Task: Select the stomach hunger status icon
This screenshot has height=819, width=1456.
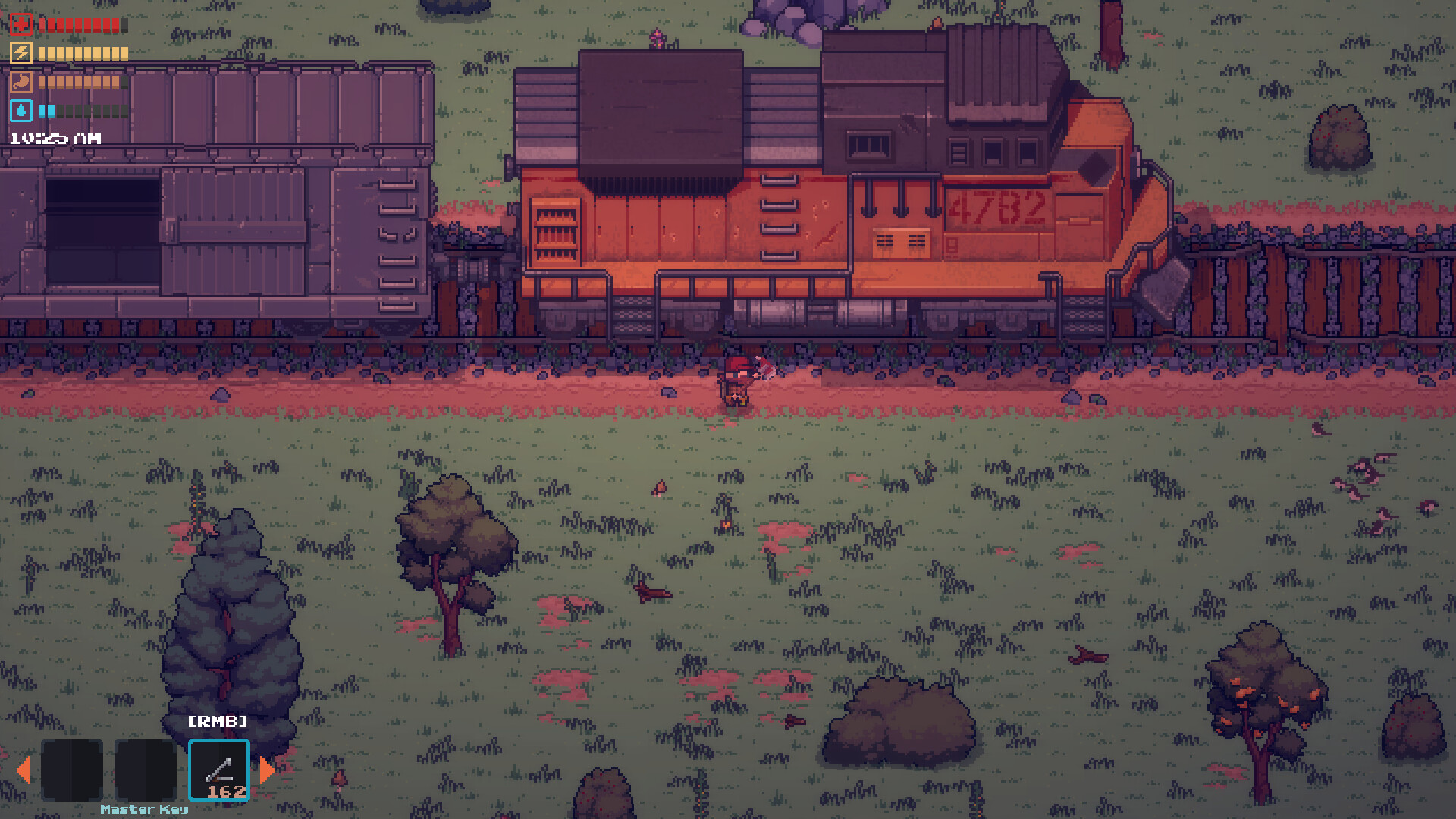Action: (21, 82)
